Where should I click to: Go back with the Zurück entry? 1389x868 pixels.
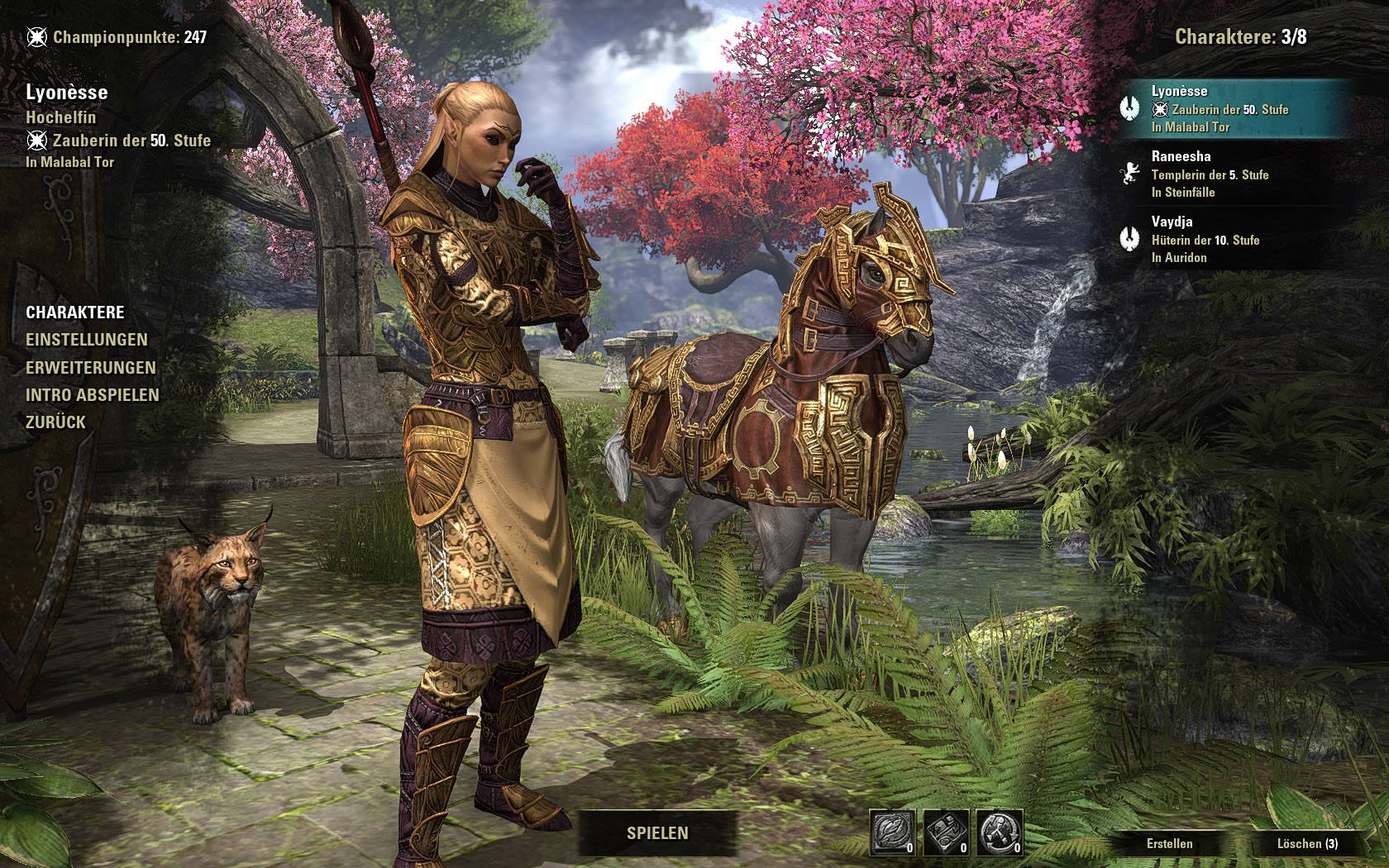56,422
